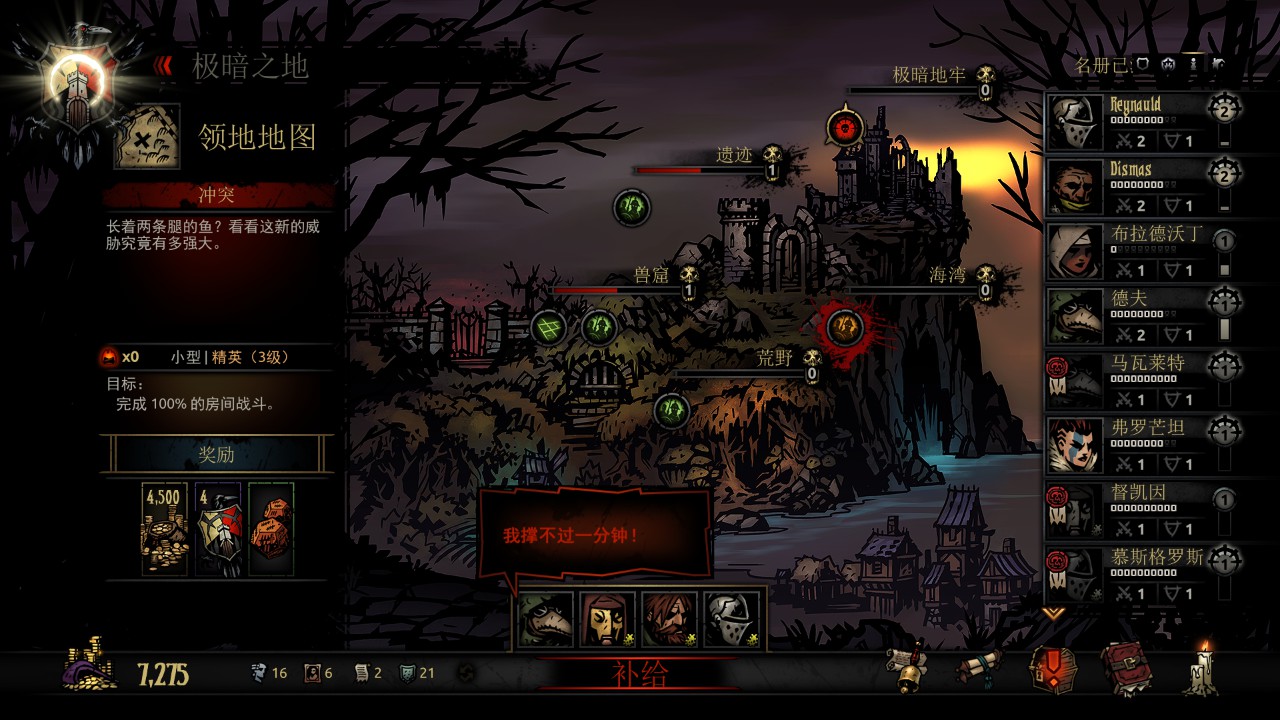Viewport: 1280px width, 720px height.
Task: Select the red 极暗地牢 mission marker
Action: point(846,128)
